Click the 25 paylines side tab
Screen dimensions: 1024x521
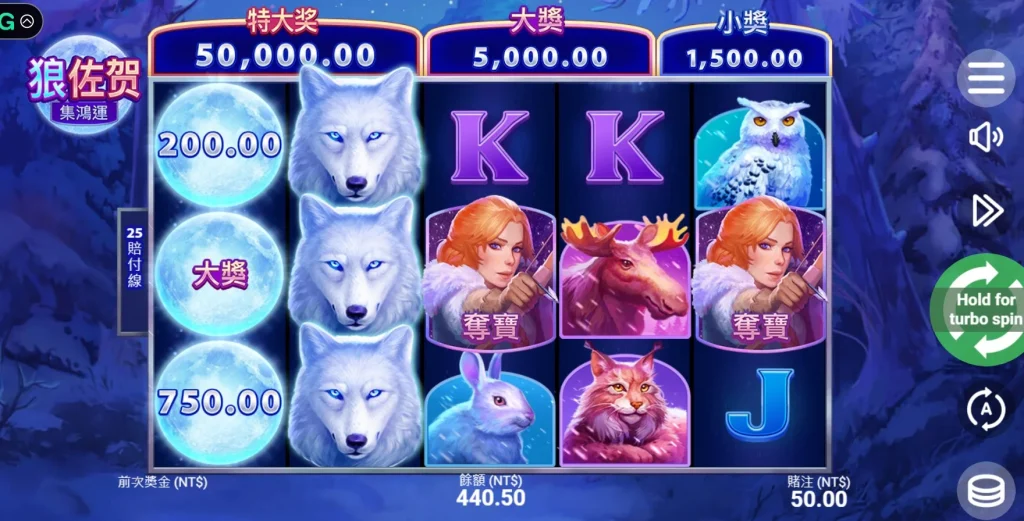(x=134, y=270)
